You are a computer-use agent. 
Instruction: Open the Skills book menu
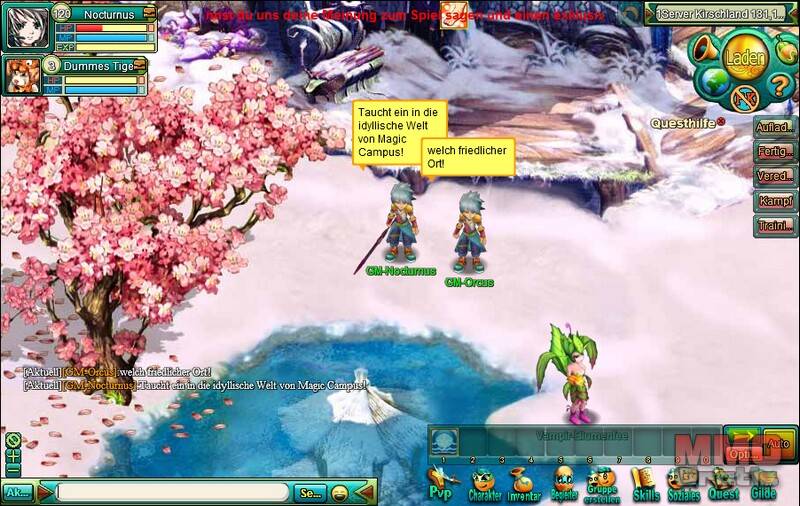(645, 484)
